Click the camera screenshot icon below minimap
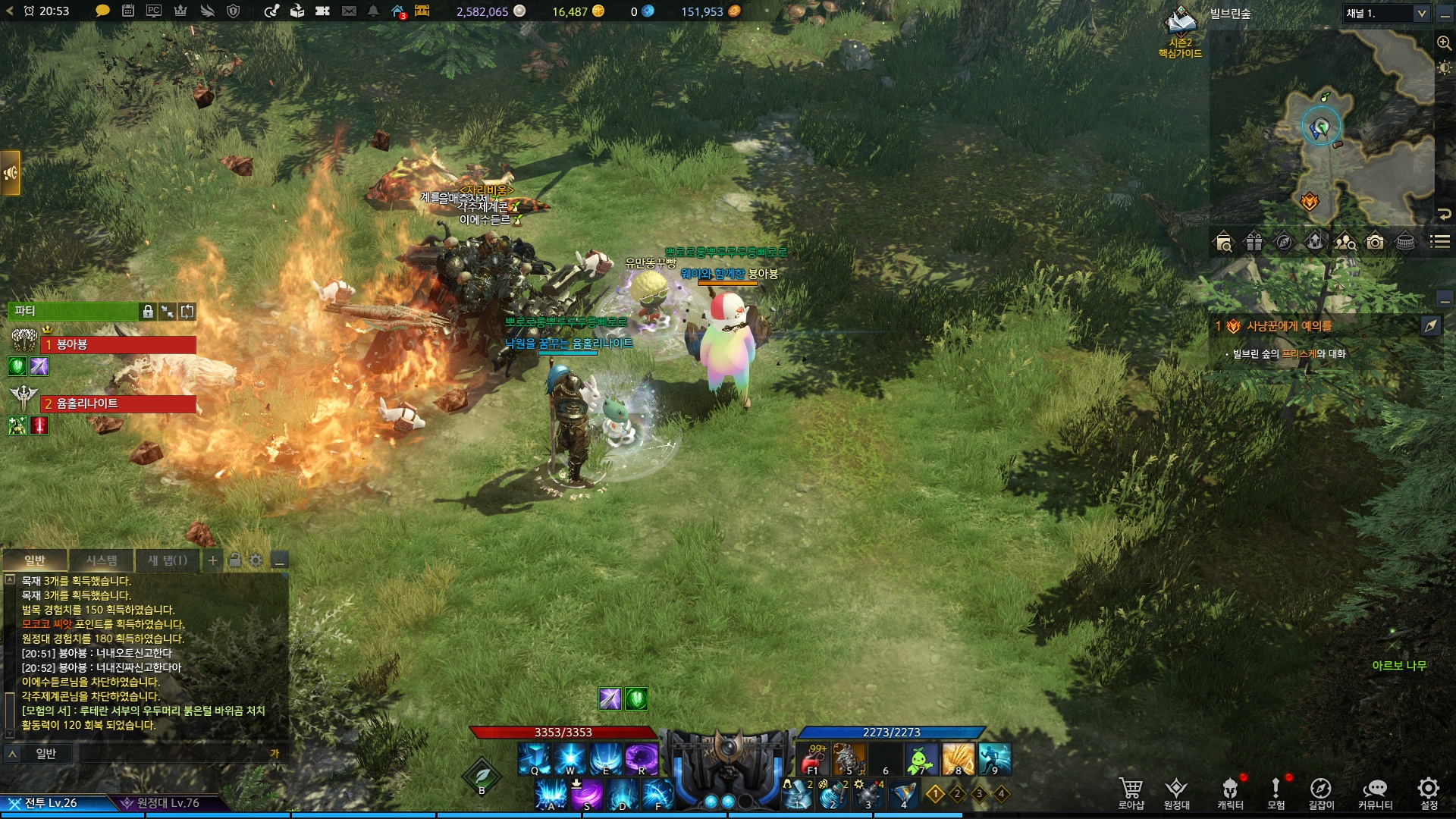Viewport: 1456px width, 819px height. 1375,242
